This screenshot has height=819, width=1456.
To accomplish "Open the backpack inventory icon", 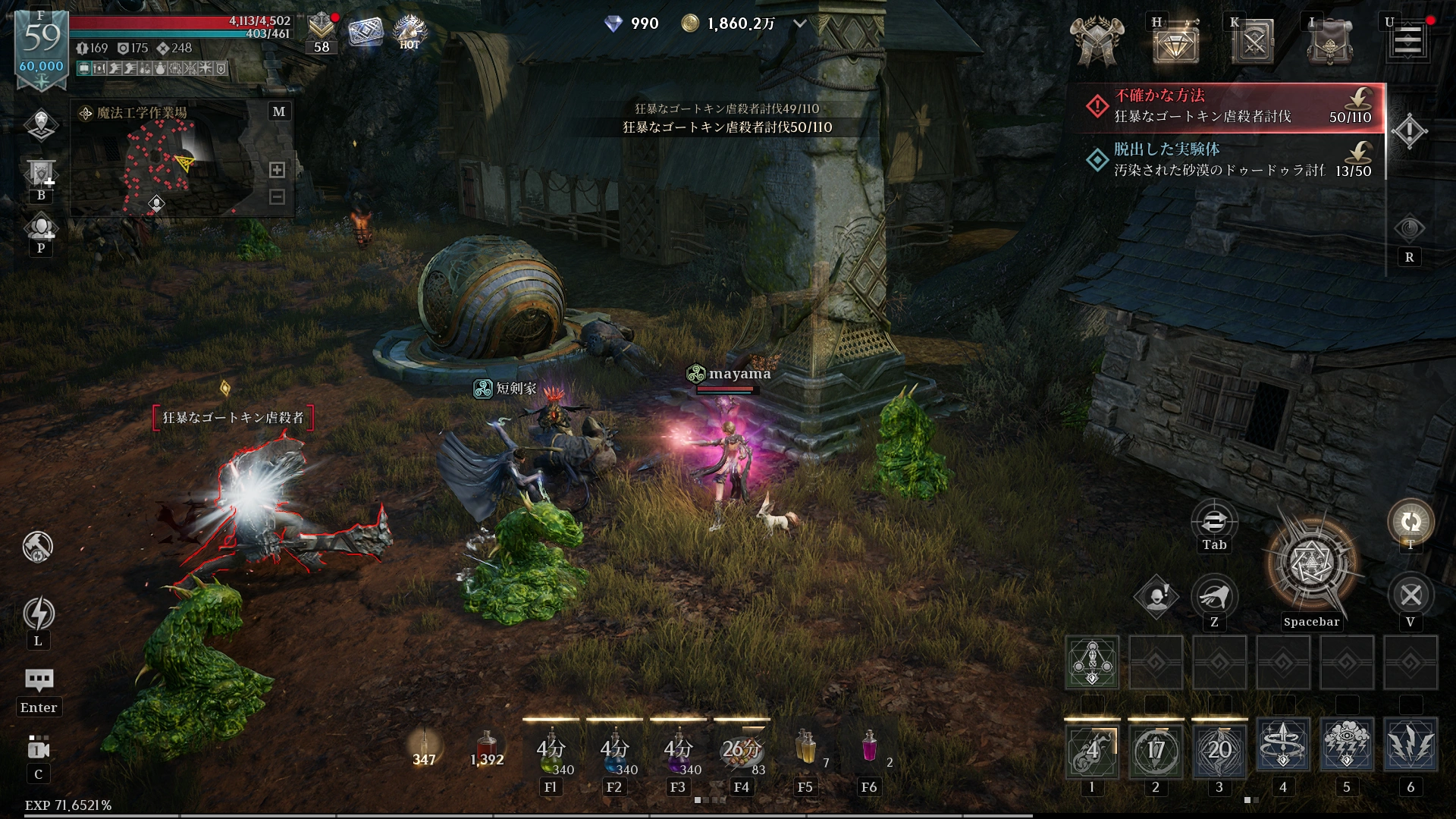I will point(1330,42).
